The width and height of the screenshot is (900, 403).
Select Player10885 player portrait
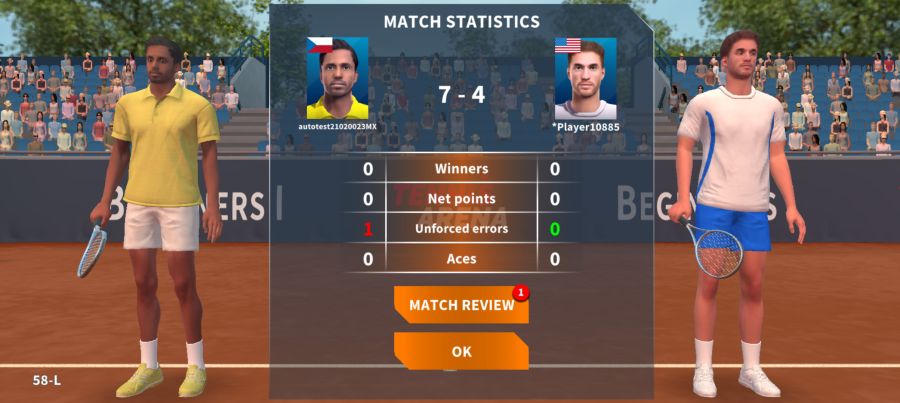(585, 79)
